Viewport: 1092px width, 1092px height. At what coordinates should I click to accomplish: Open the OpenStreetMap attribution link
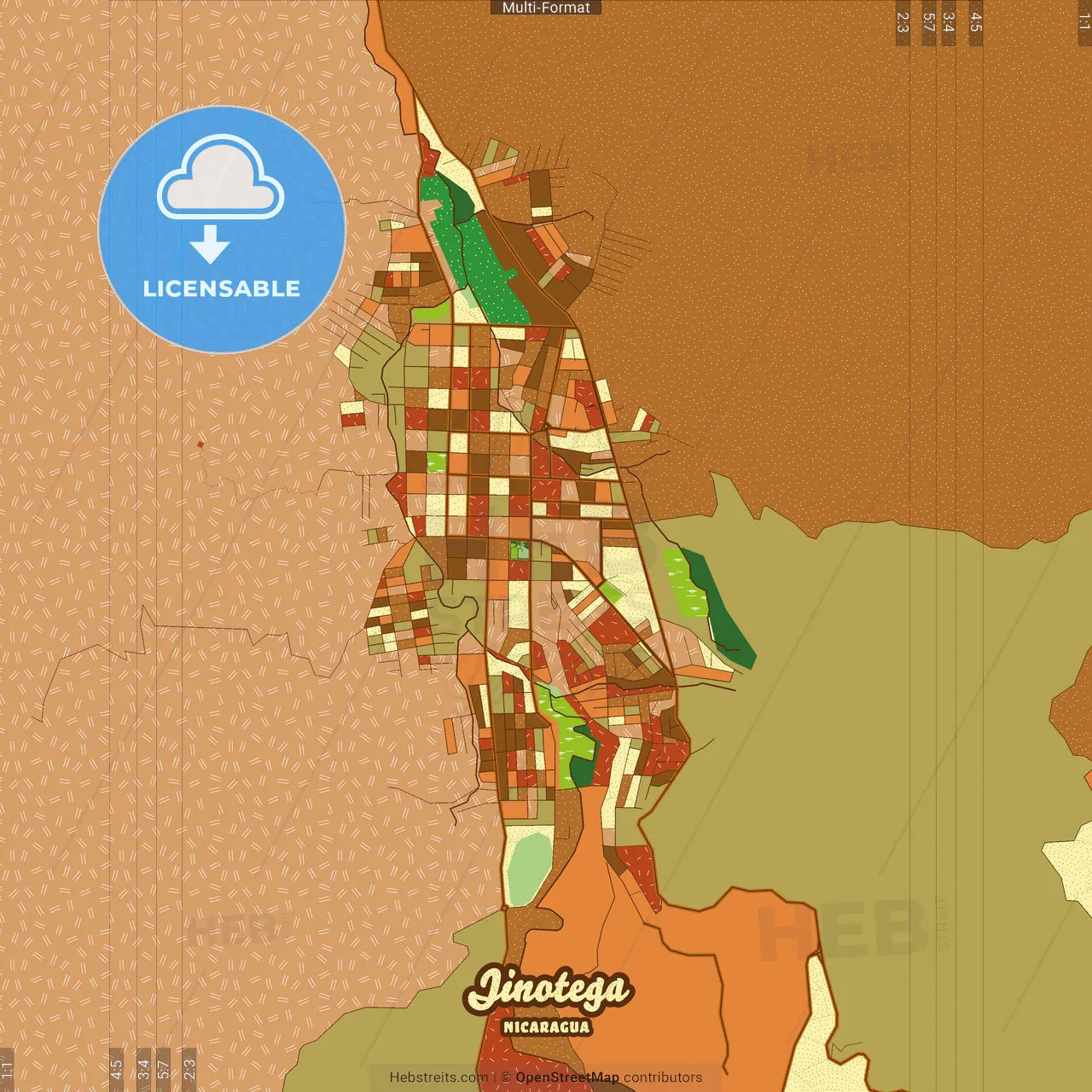(566, 1077)
